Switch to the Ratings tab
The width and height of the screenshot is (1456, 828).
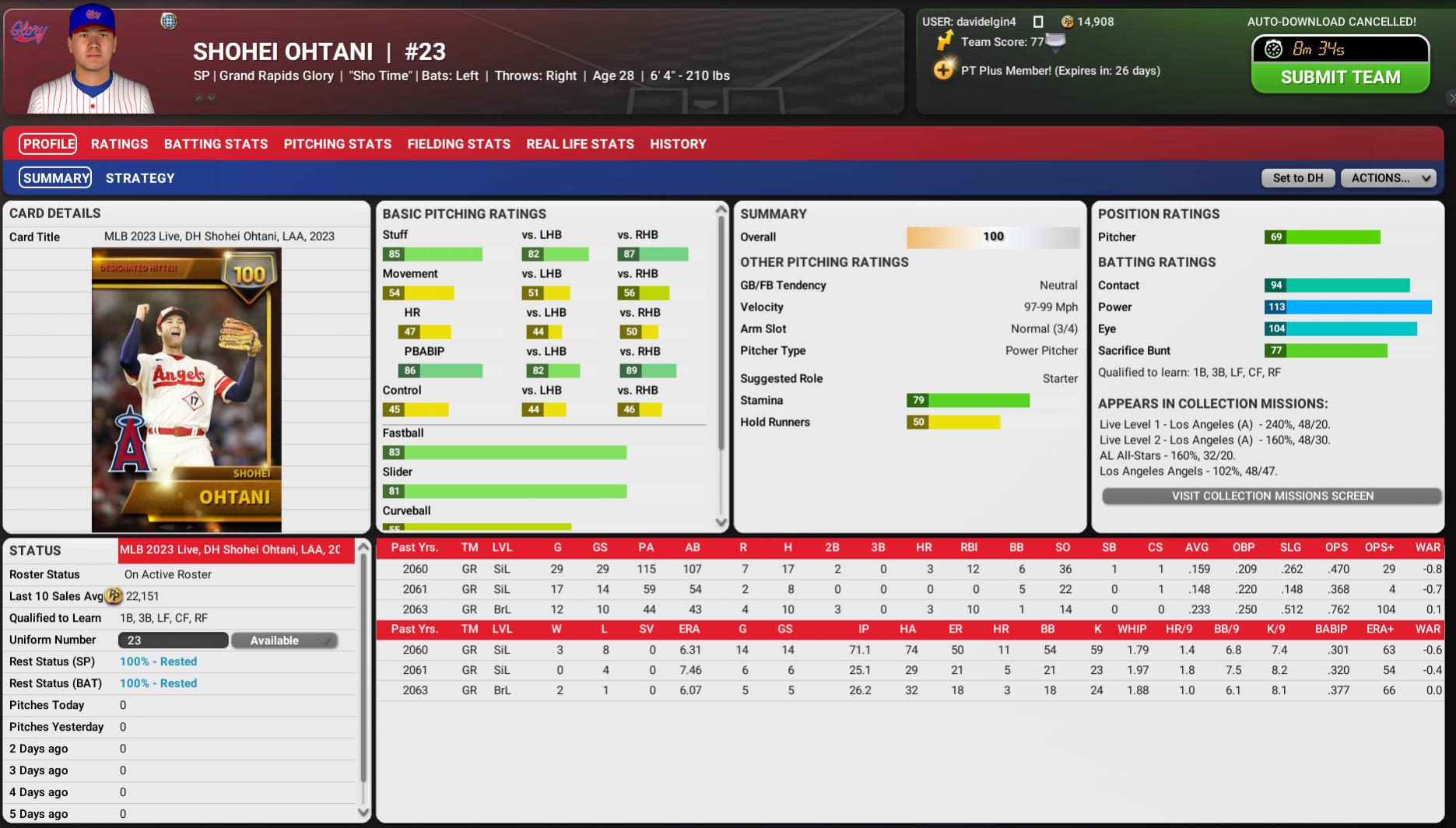click(119, 144)
